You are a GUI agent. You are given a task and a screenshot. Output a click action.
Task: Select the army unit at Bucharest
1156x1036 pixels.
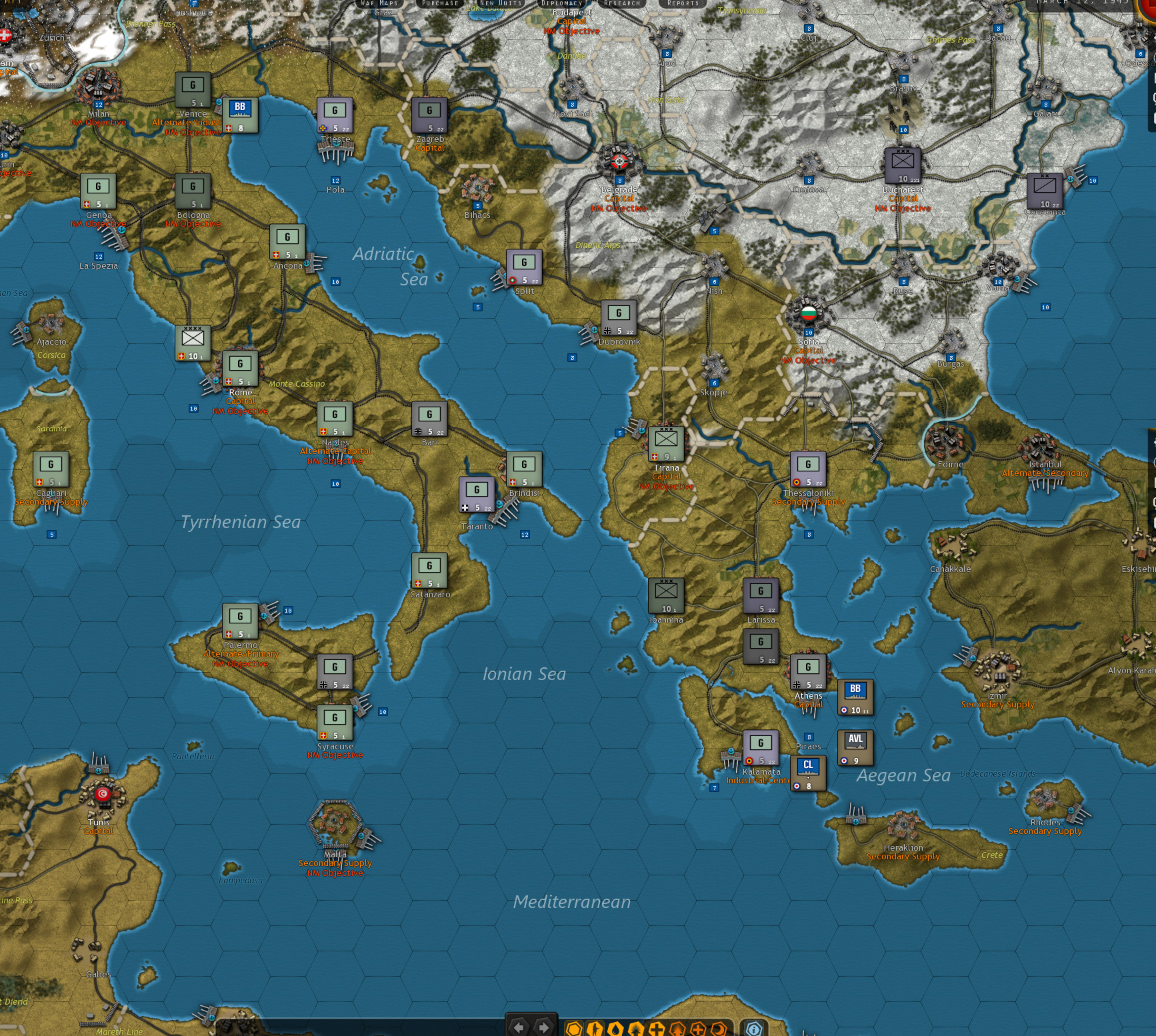click(903, 165)
